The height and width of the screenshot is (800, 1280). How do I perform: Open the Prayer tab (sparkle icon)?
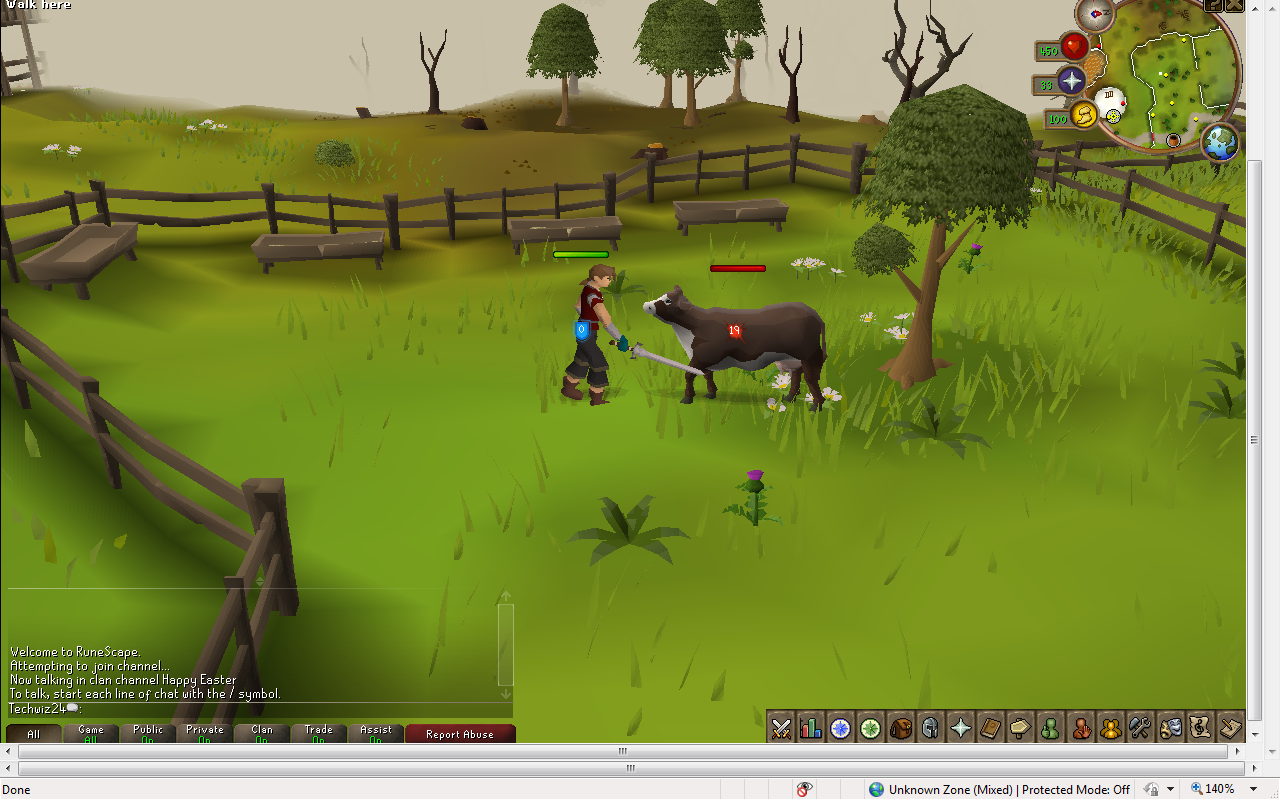click(x=960, y=728)
